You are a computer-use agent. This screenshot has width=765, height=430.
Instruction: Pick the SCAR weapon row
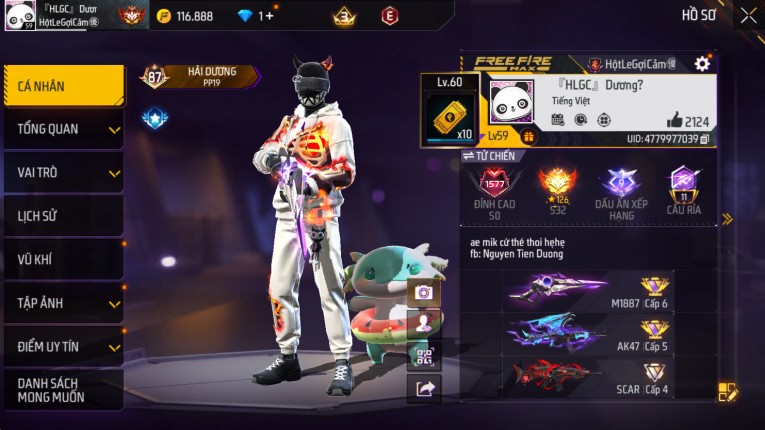click(590, 376)
